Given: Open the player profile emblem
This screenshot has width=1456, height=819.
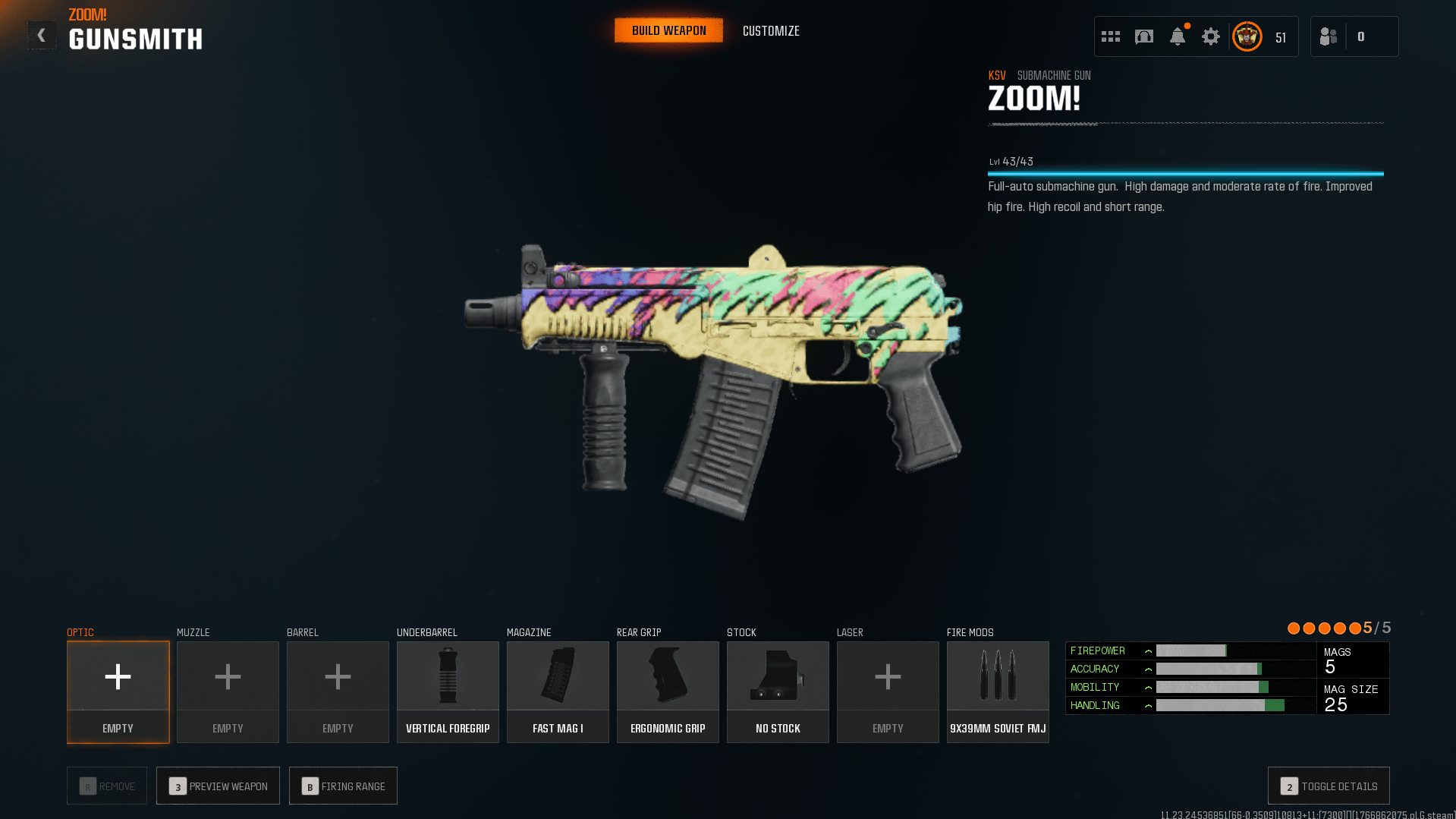Looking at the screenshot, I should point(1247,36).
